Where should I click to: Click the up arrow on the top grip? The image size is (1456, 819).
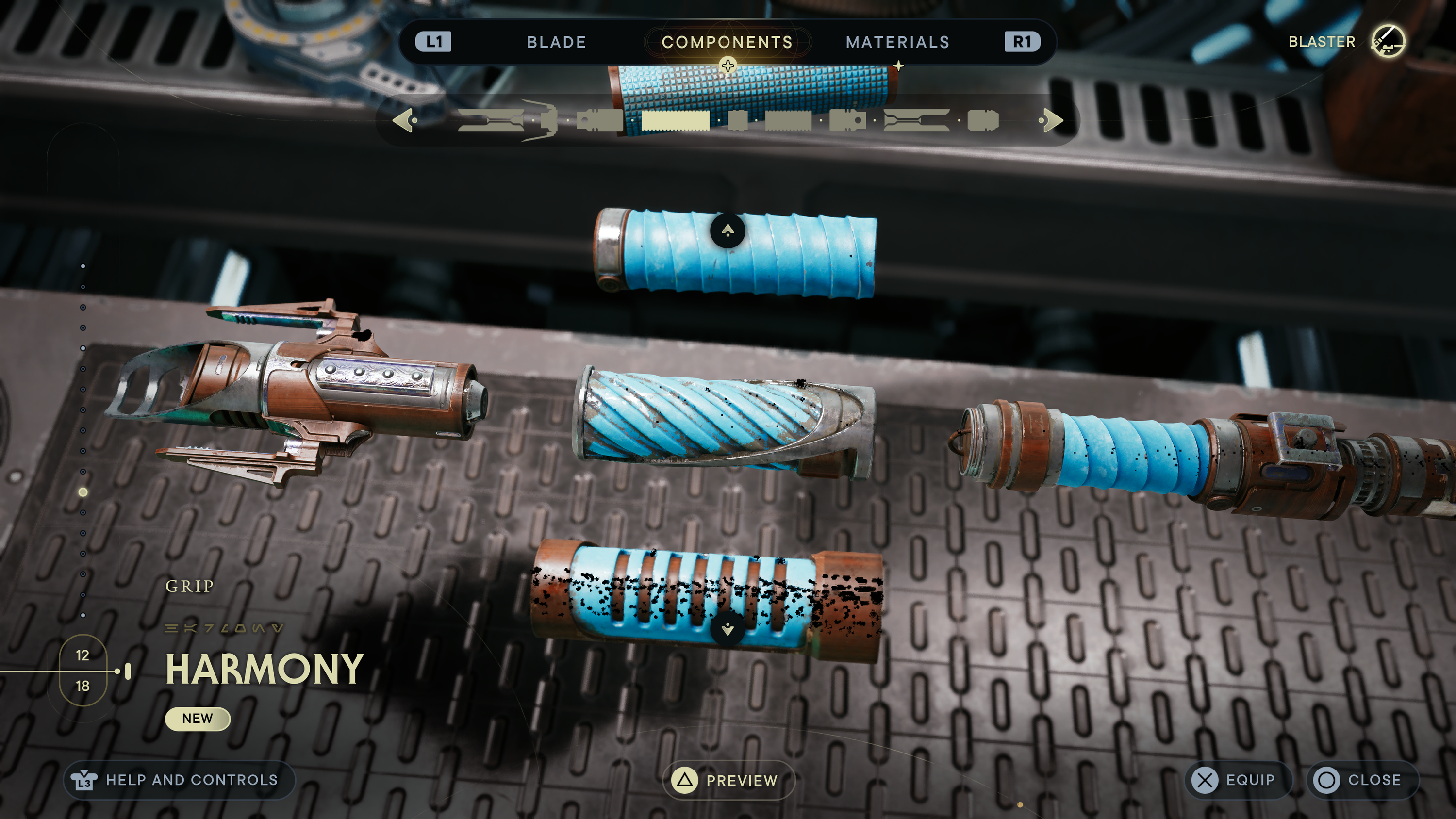(x=728, y=230)
